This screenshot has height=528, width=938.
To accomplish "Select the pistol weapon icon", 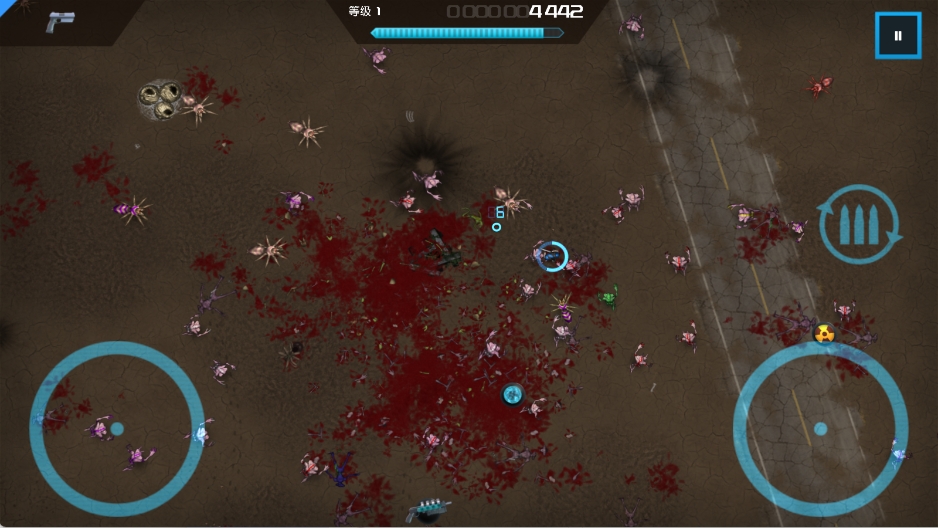I will (60, 22).
